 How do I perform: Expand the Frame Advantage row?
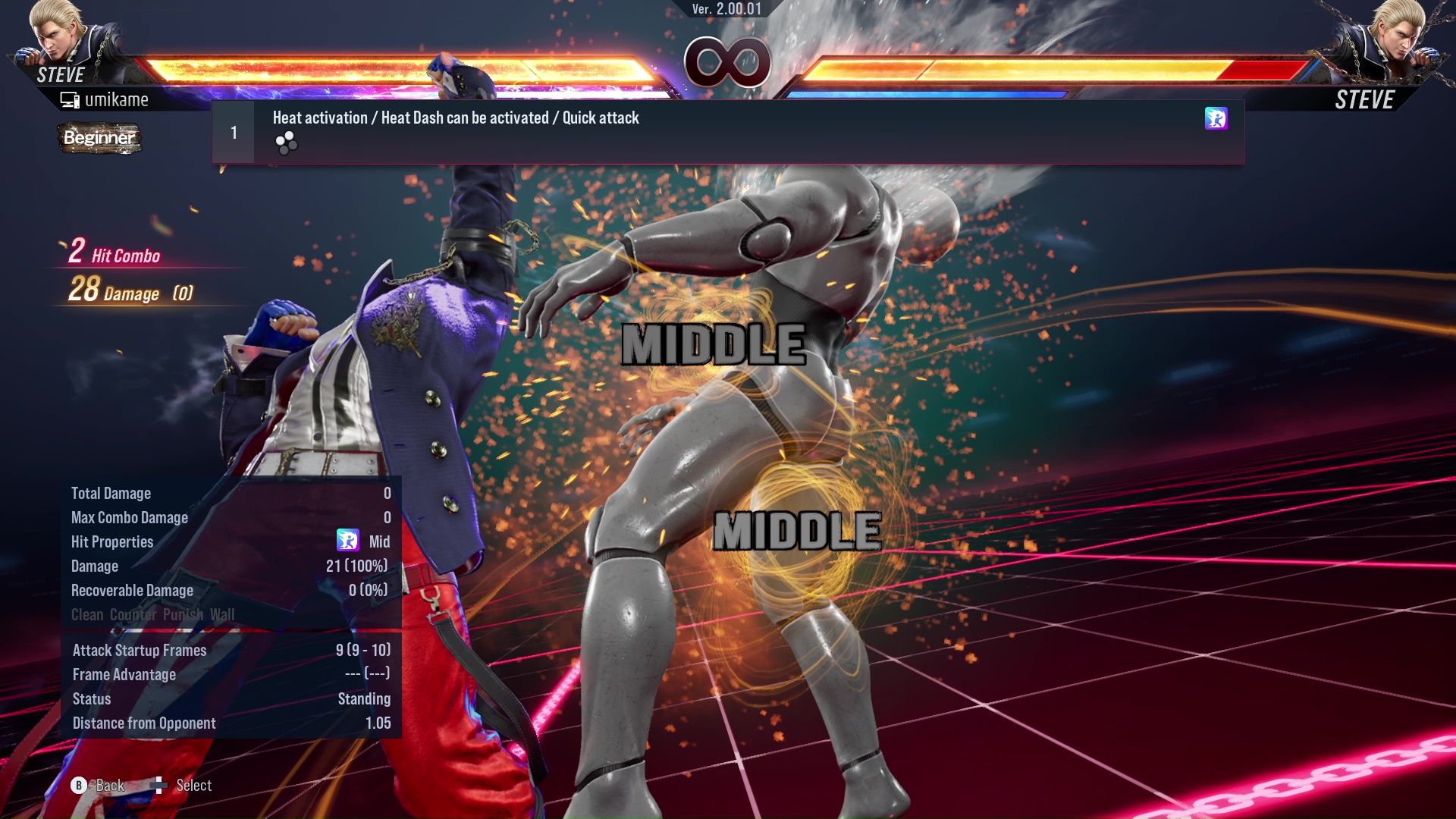pyautogui.click(x=124, y=674)
